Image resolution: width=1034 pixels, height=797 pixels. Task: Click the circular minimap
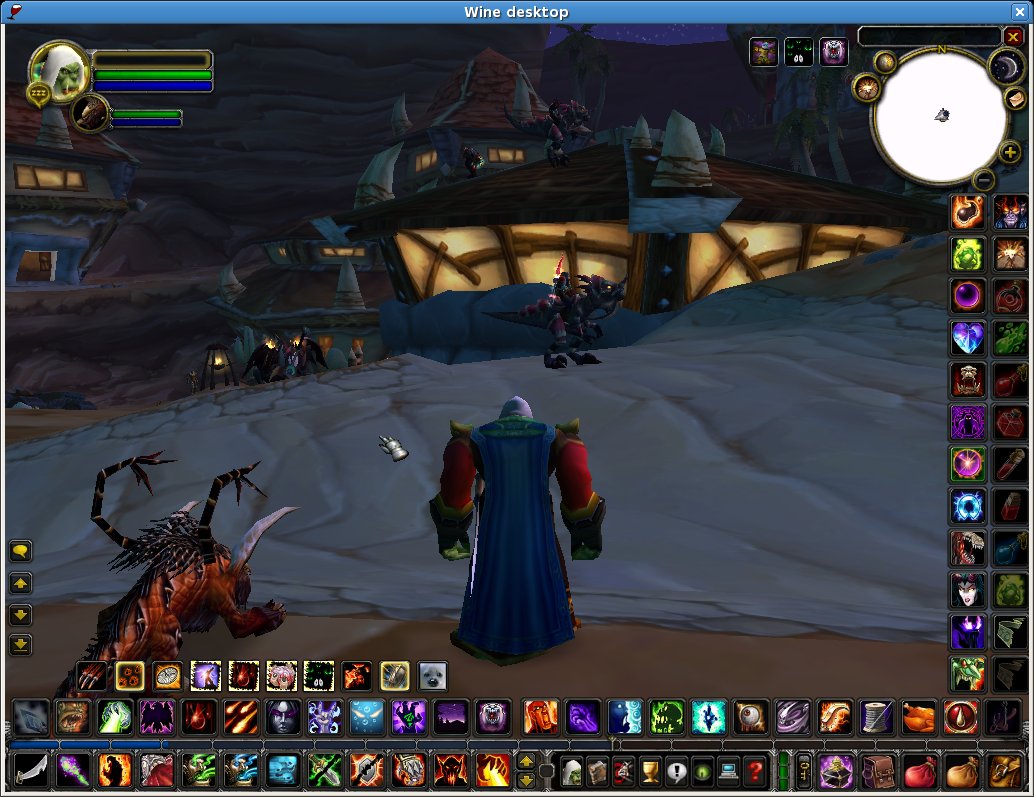(940, 115)
